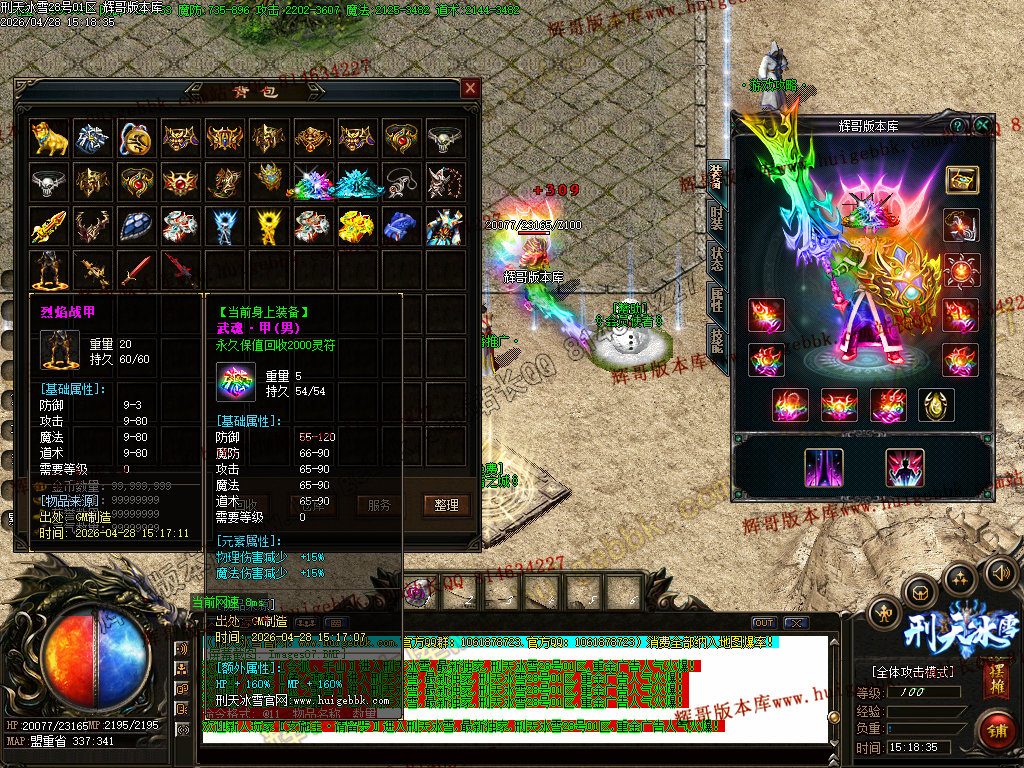The width and height of the screenshot is (1024, 768).
Task: Pick the blue turtle shell item
Action: [x=137, y=226]
